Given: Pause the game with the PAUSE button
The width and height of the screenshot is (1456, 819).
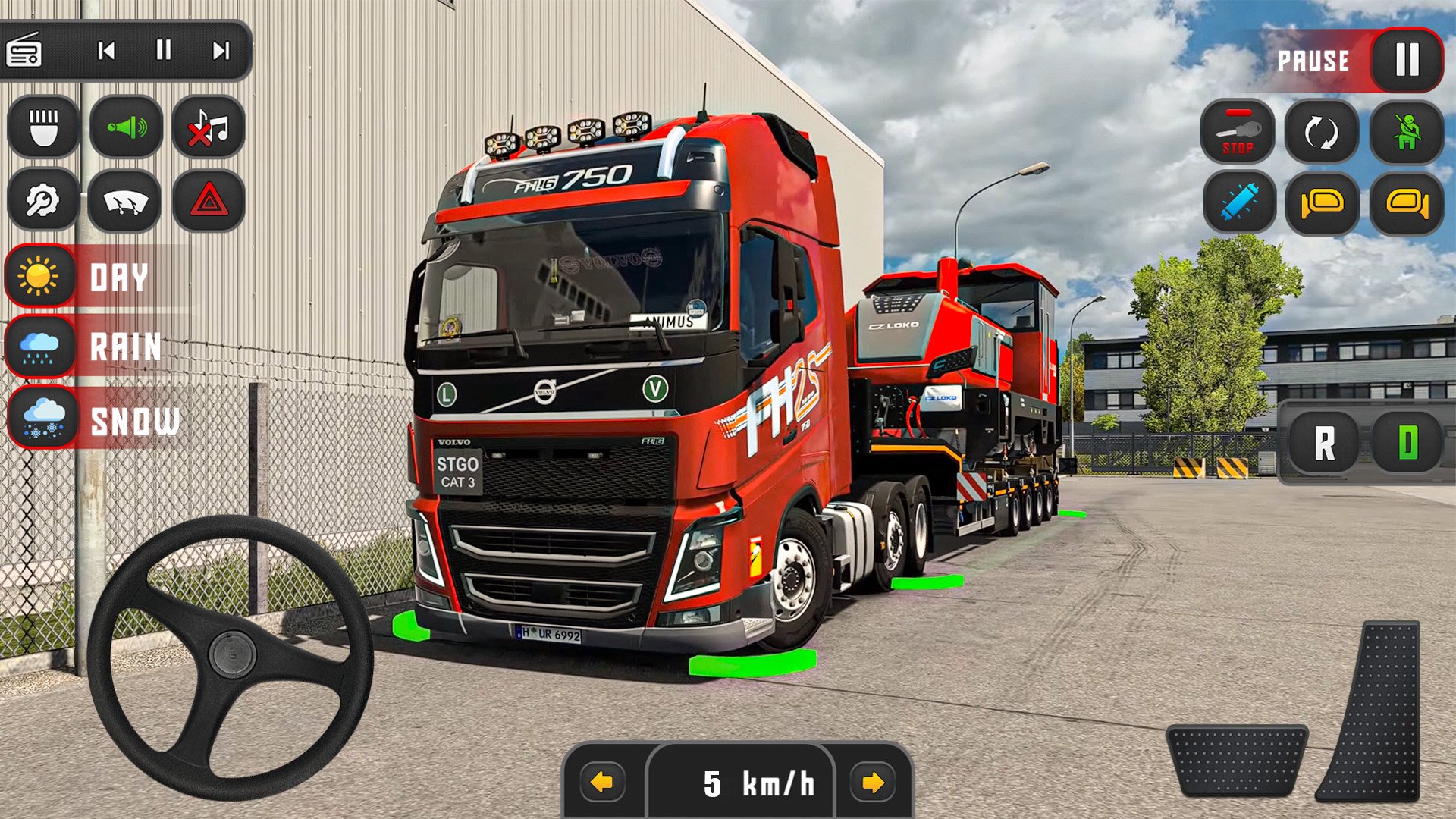Looking at the screenshot, I should 1406,60.
